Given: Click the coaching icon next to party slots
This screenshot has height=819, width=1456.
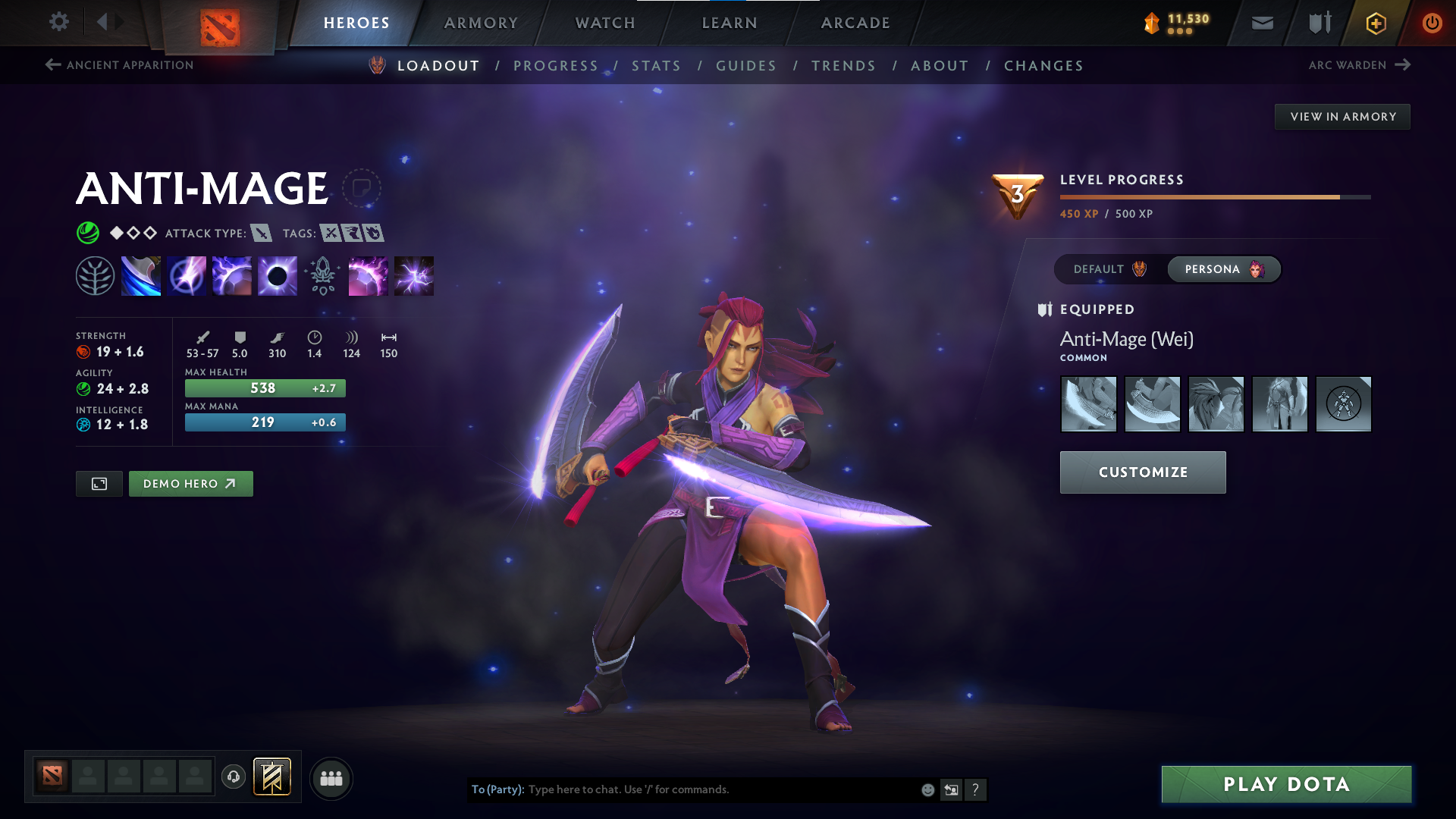Looking at the screenshot, I should (x=233, y=777).
